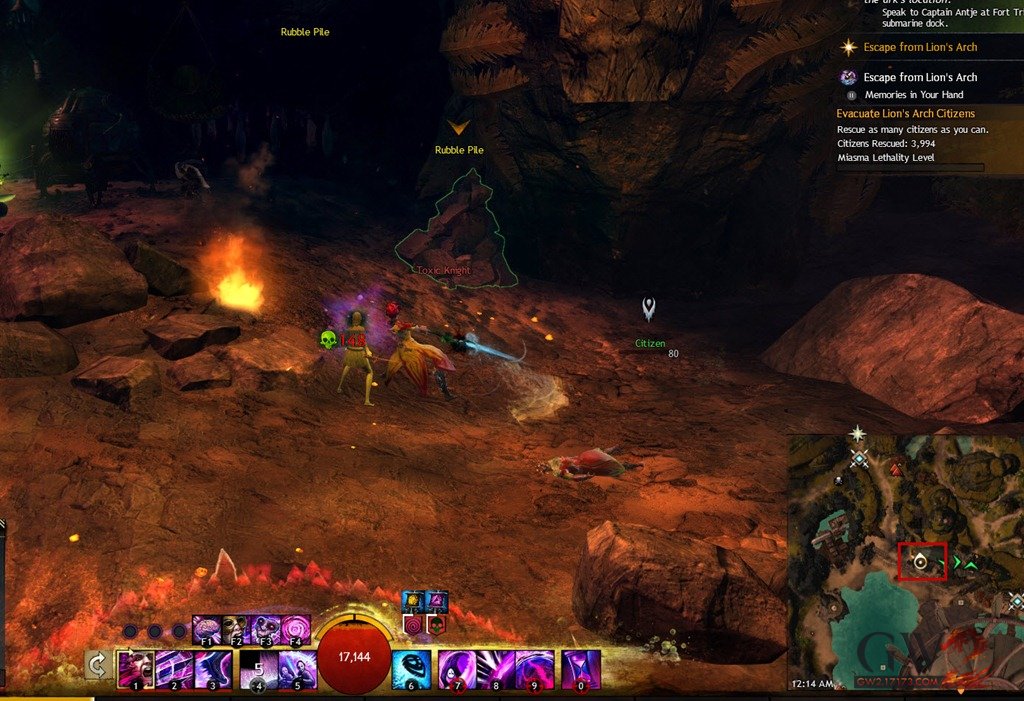Activate the F1 brain shatter skill
The width and height of the screenshot is (1024, 701).
206,630
